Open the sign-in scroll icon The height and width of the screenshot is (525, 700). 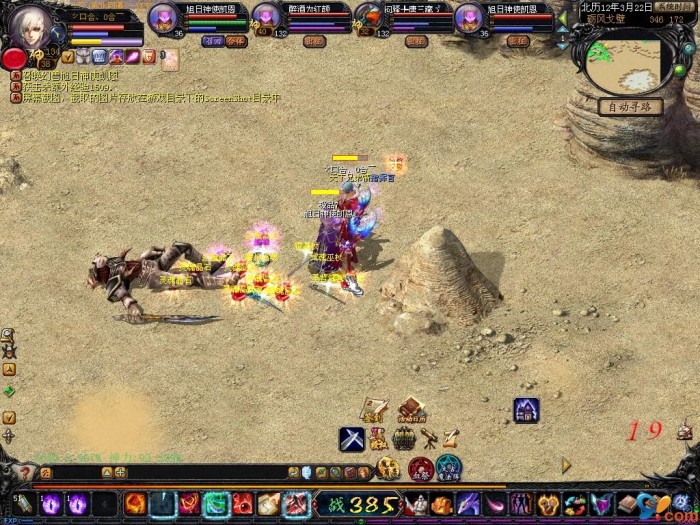(374, 411)
